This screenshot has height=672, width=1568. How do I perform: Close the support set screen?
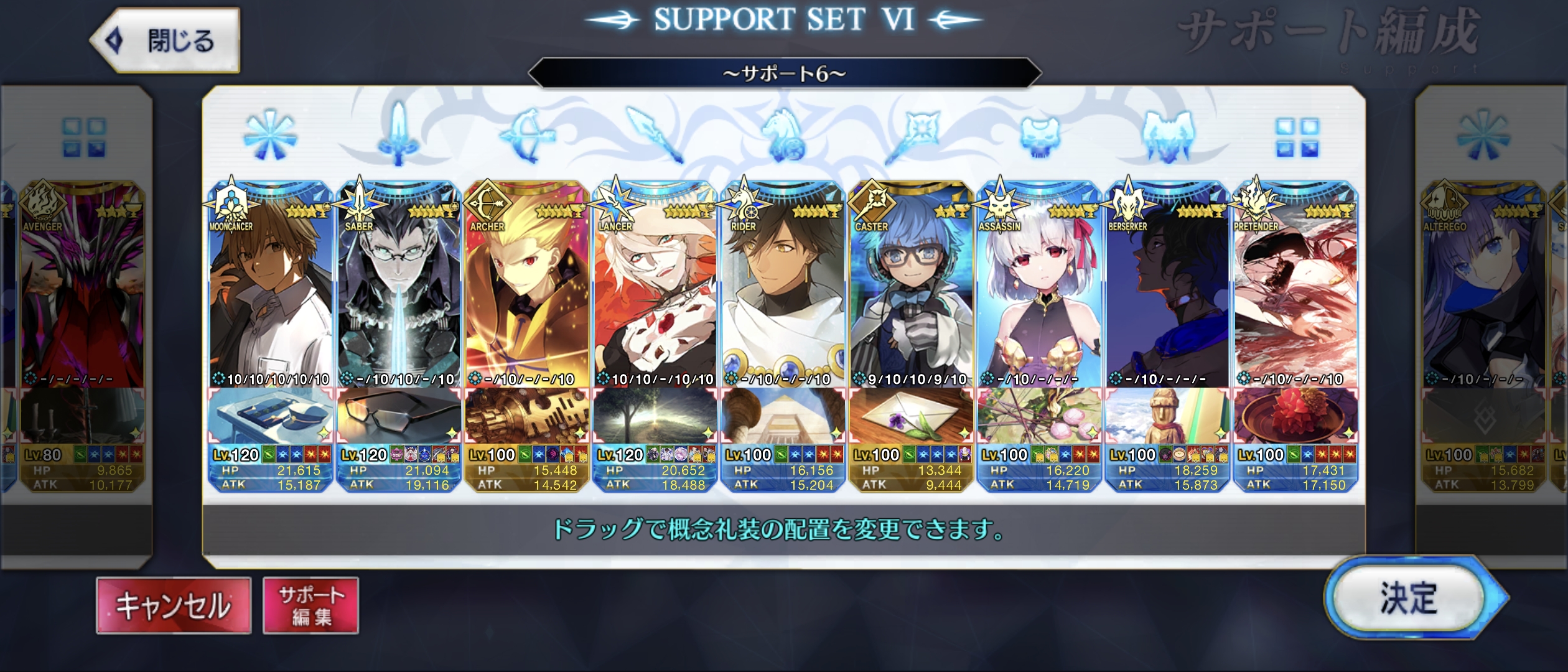166,41
